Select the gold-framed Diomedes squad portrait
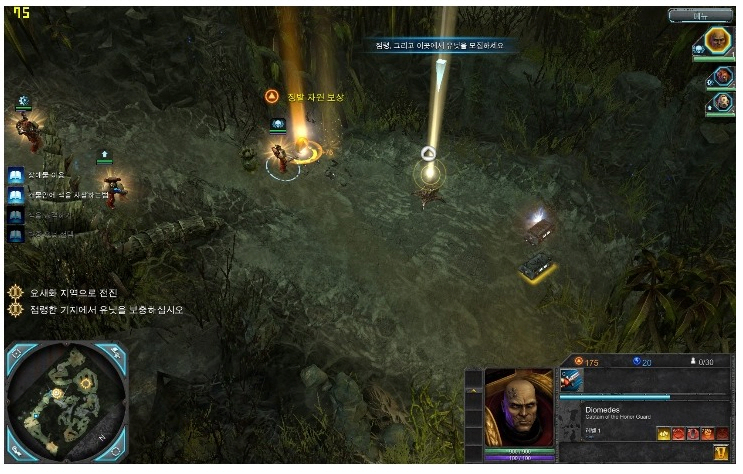This screenshot has height=474, width=743. 717,41
